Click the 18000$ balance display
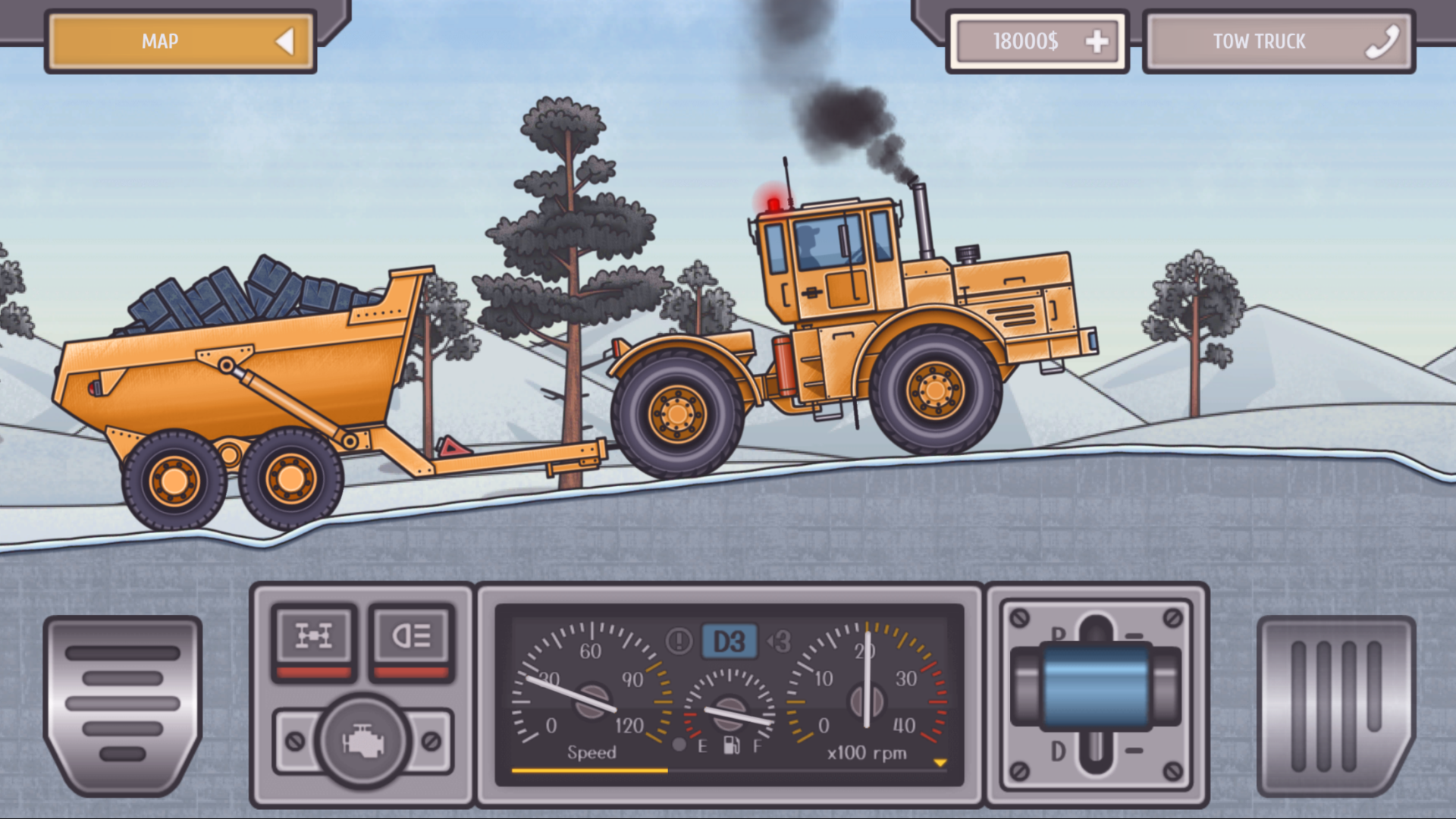Image resolution: width=1456 pixels, height=819 pixels. coord(1024,42)
